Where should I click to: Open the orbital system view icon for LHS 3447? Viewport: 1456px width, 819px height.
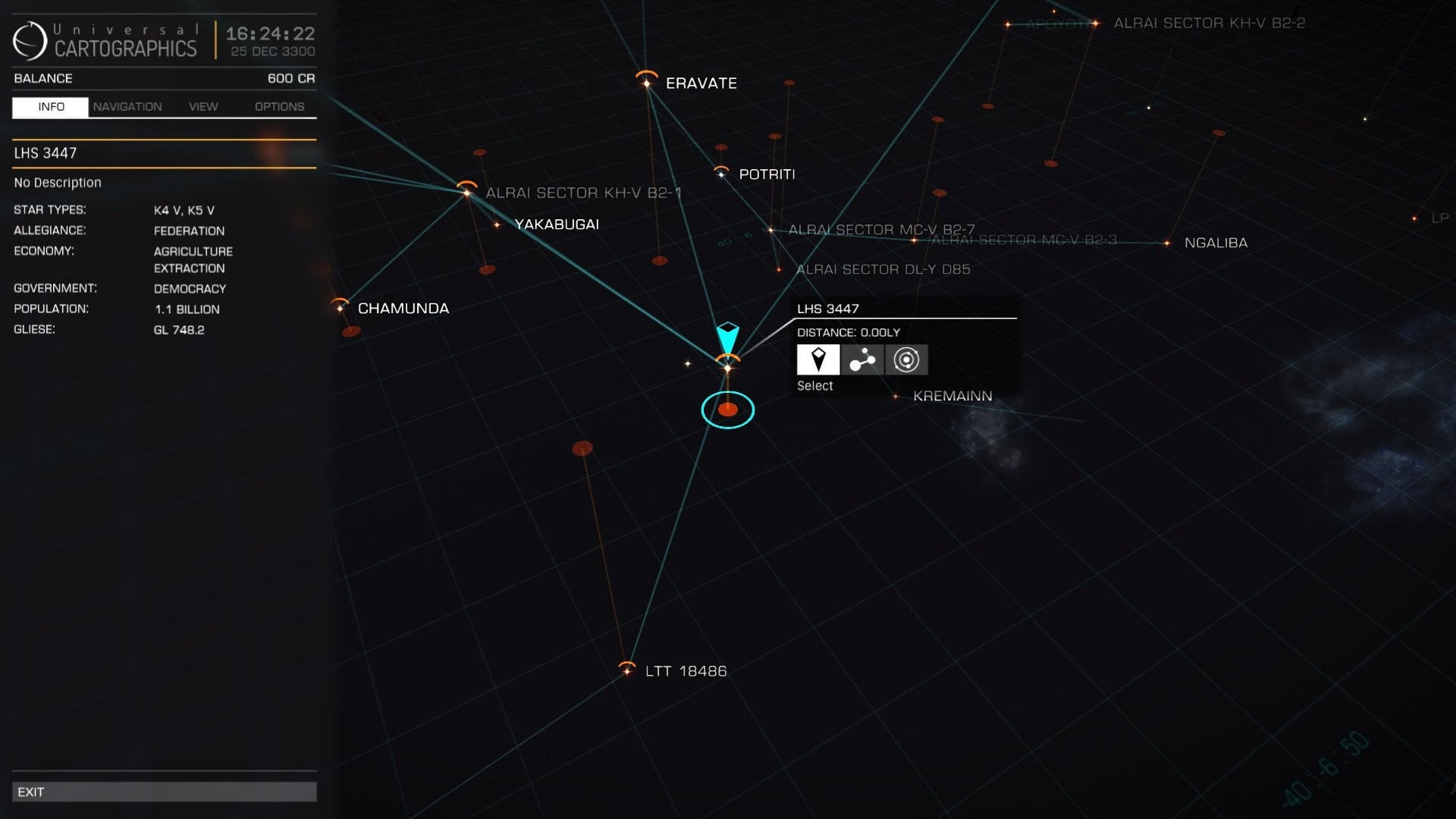click(x=906, y=359)
